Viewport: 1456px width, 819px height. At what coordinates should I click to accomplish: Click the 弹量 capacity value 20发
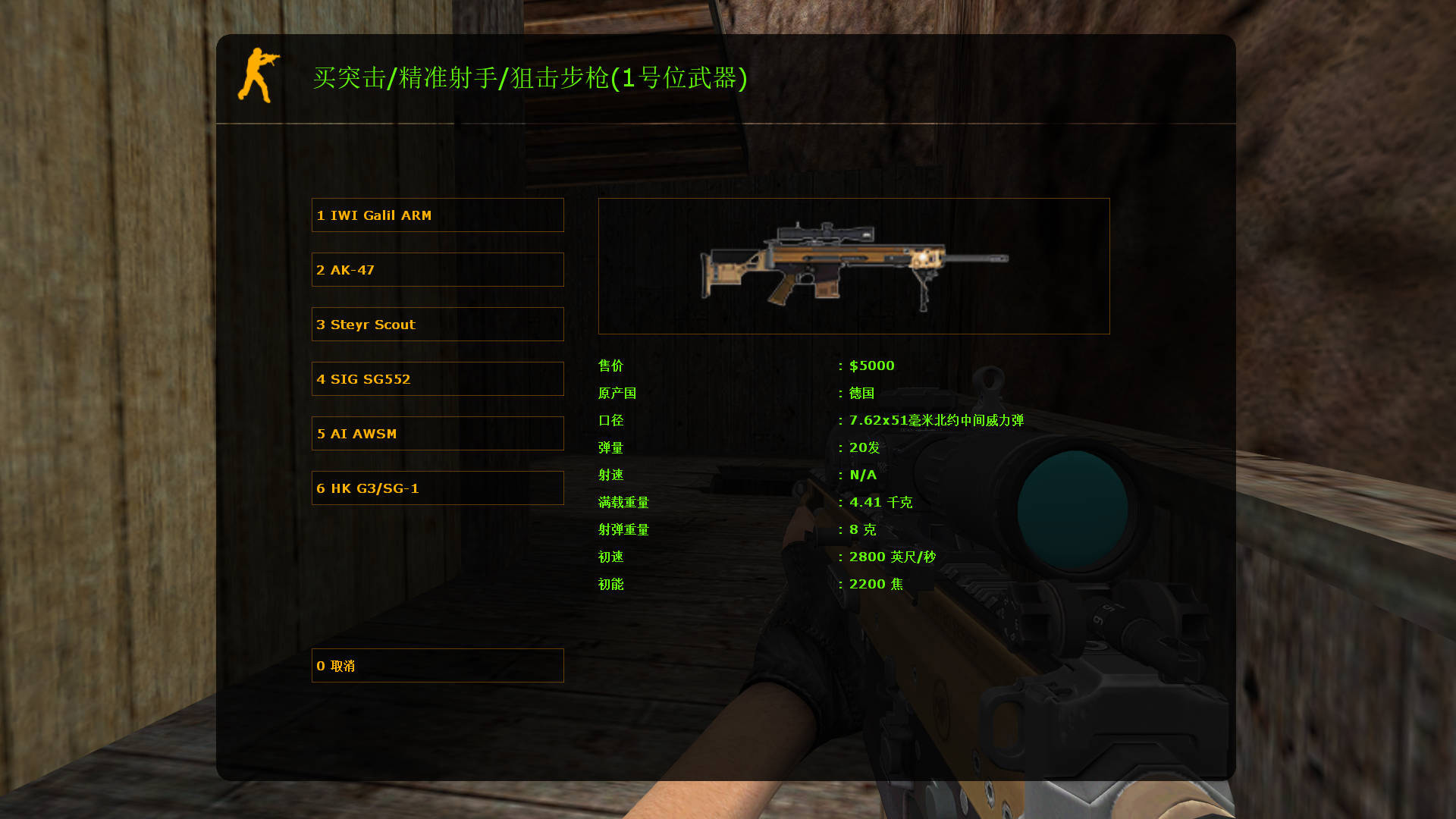click(x=864, y=447)
